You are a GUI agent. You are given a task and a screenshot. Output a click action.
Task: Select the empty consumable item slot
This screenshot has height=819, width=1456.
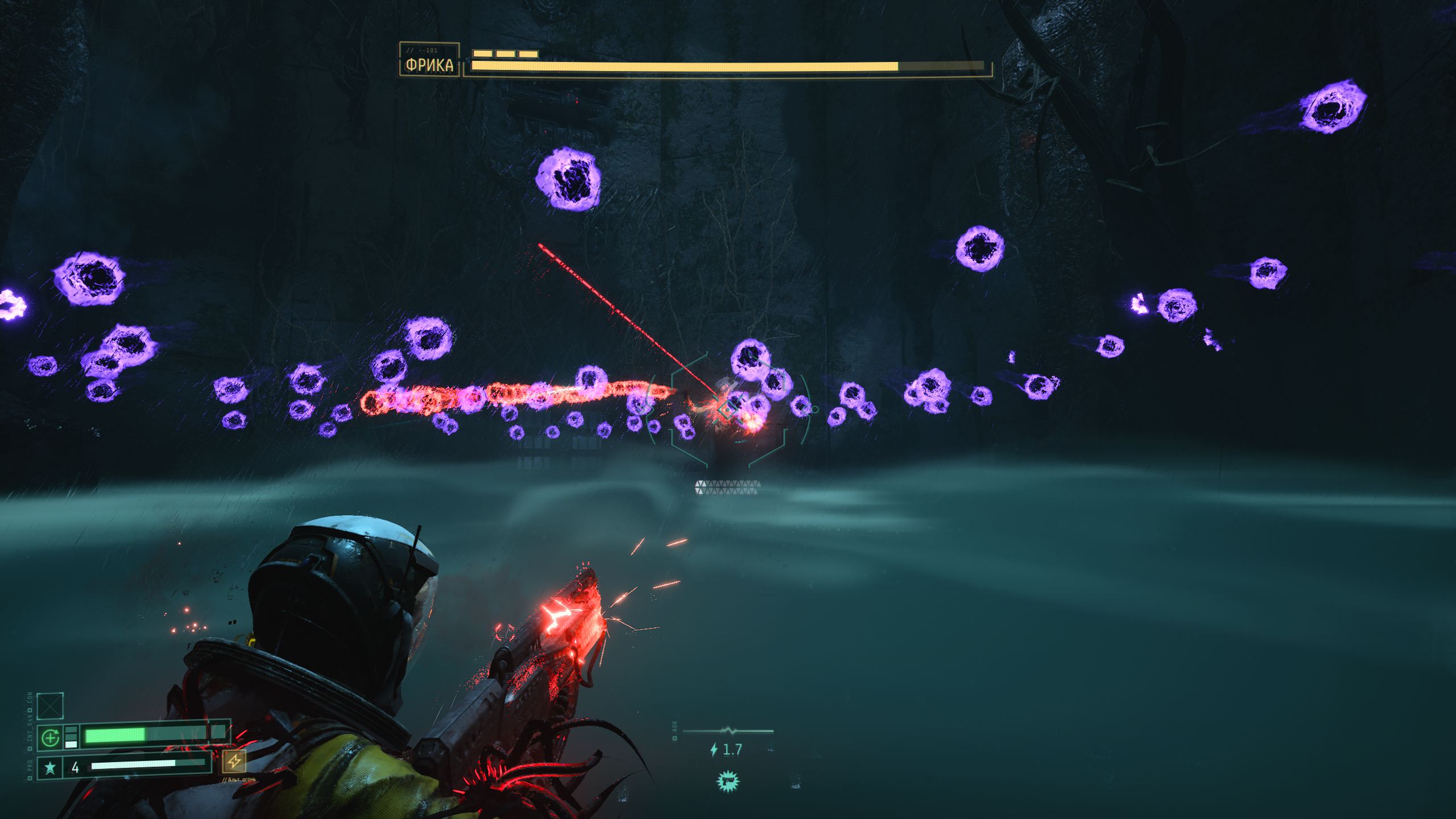point(50,706)
